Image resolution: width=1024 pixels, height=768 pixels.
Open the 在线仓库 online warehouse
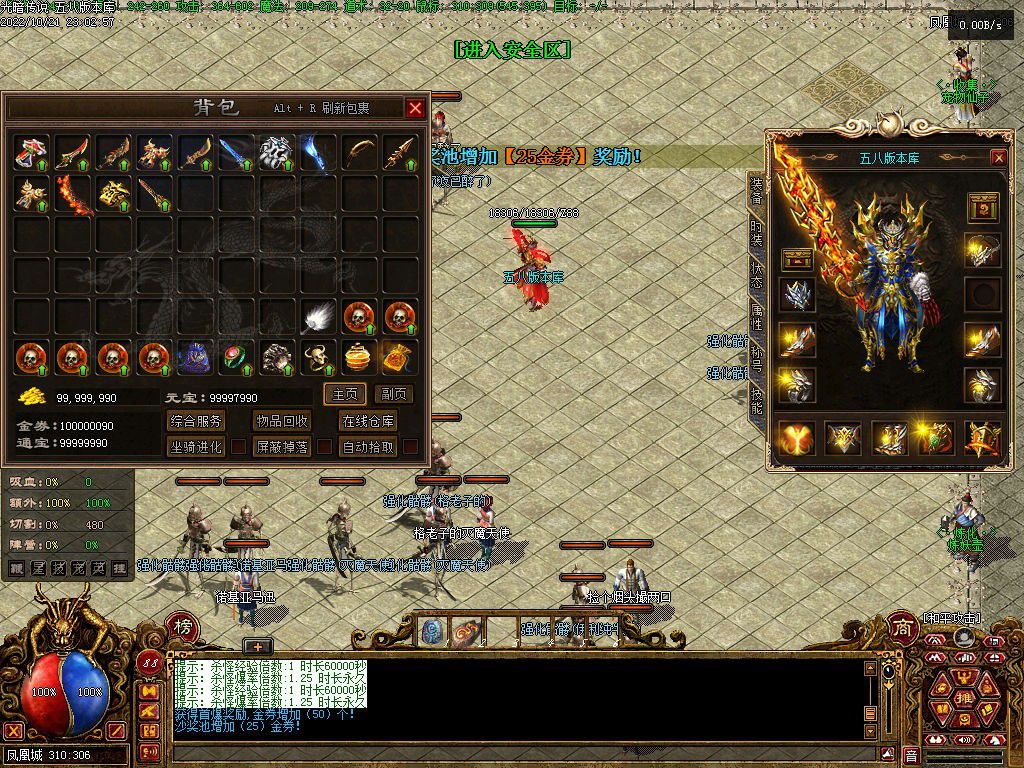[368, 421]
